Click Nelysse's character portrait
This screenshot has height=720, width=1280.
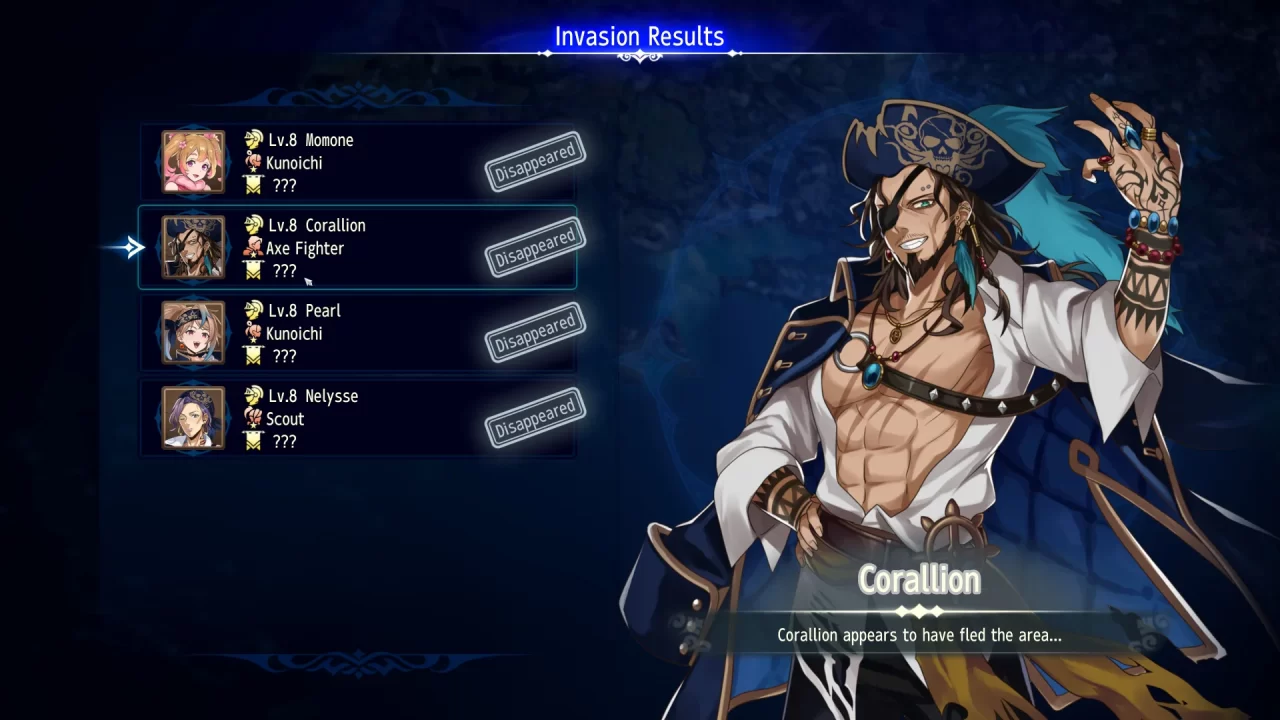coord(190,418)
